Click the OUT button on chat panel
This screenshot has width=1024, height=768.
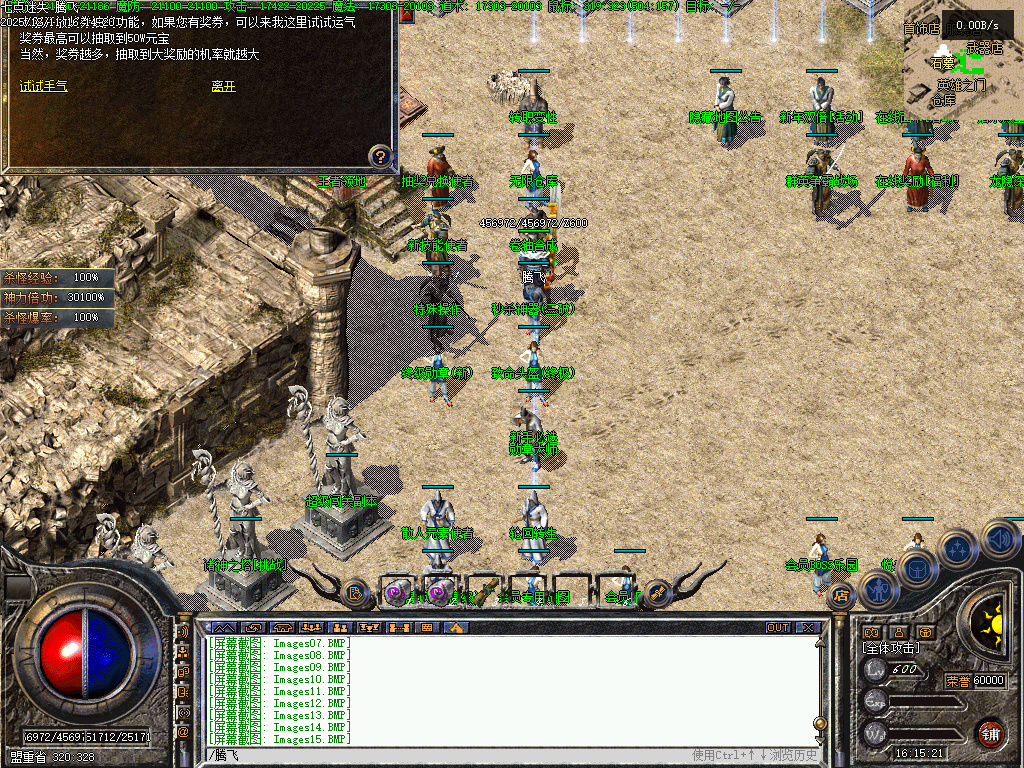(x=778, y=628)
